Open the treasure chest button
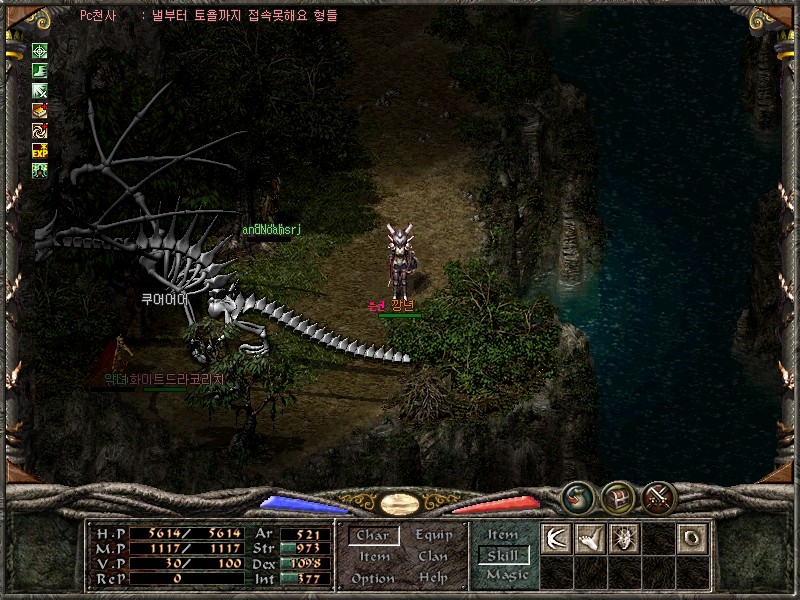800x600 pixels. pos(617,496)
